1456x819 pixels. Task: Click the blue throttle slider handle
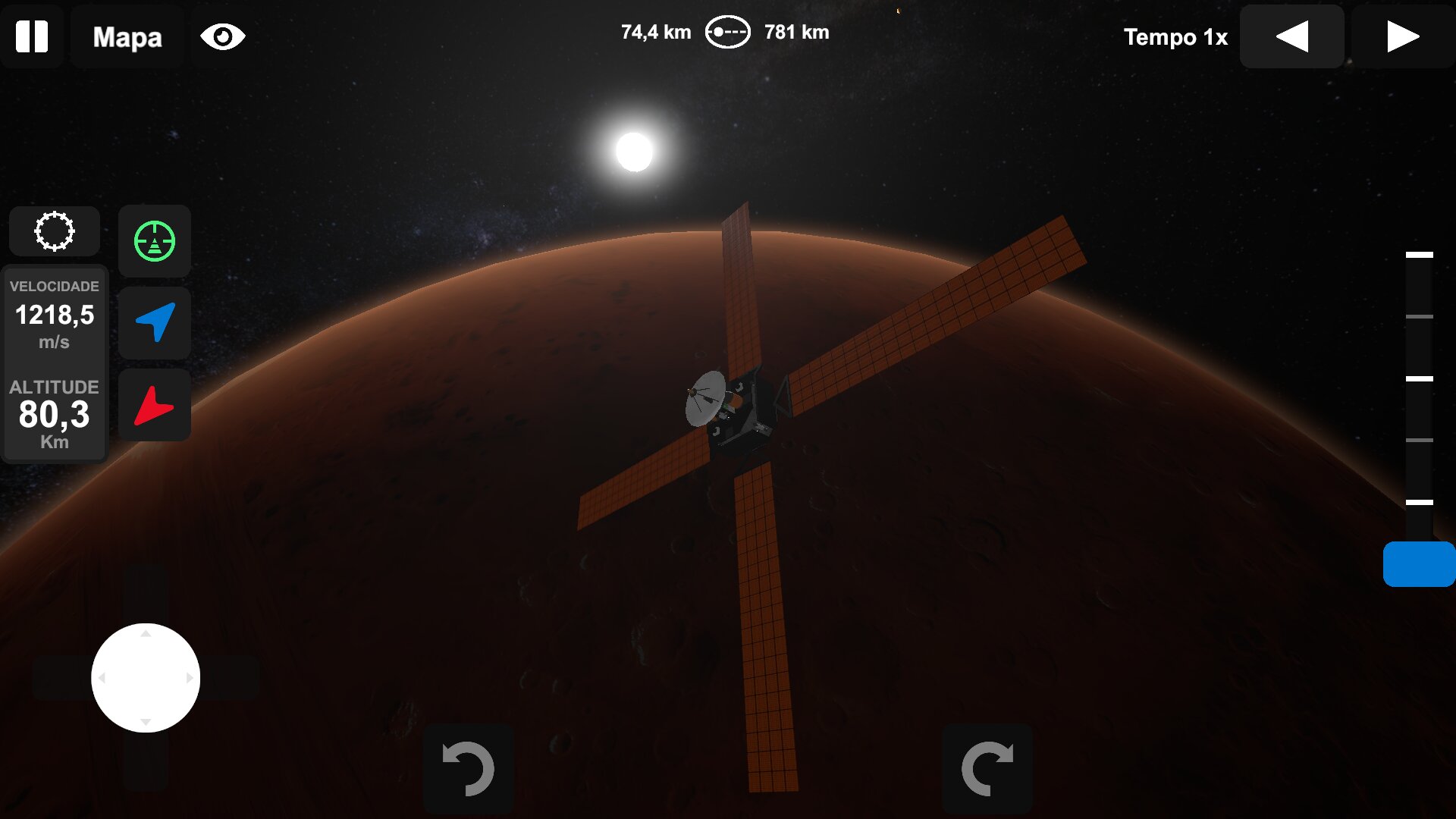1419,564
